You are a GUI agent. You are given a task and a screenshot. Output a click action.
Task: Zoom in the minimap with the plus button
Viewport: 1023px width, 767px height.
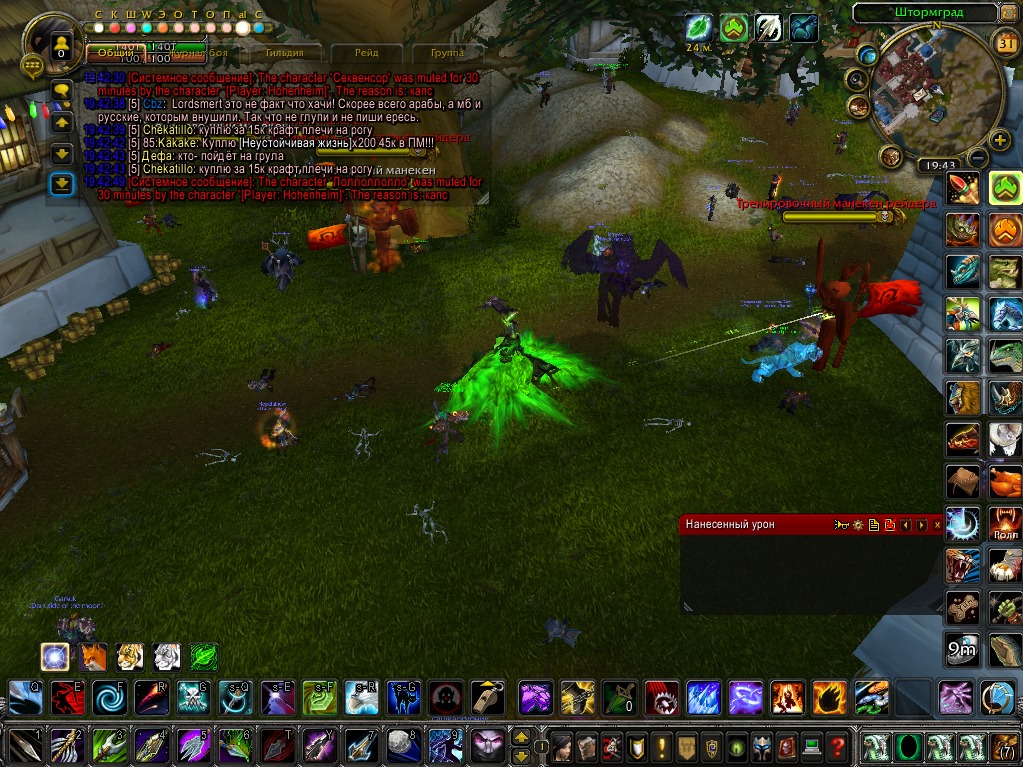1001,139
